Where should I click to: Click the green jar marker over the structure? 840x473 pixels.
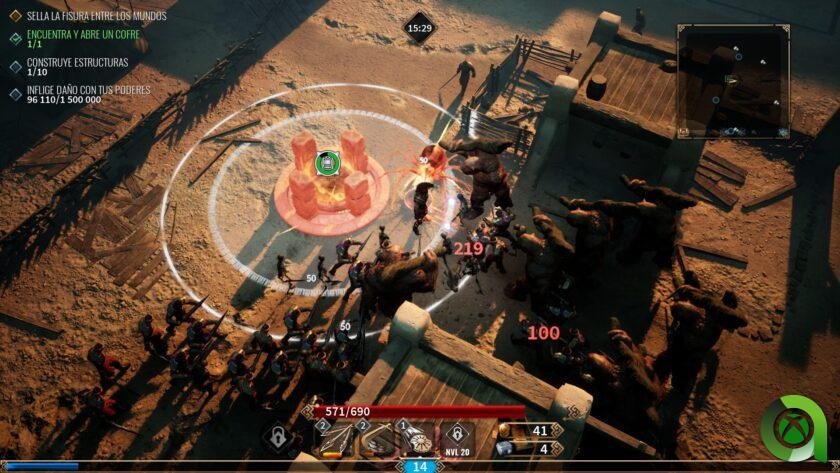coord(325,163)
